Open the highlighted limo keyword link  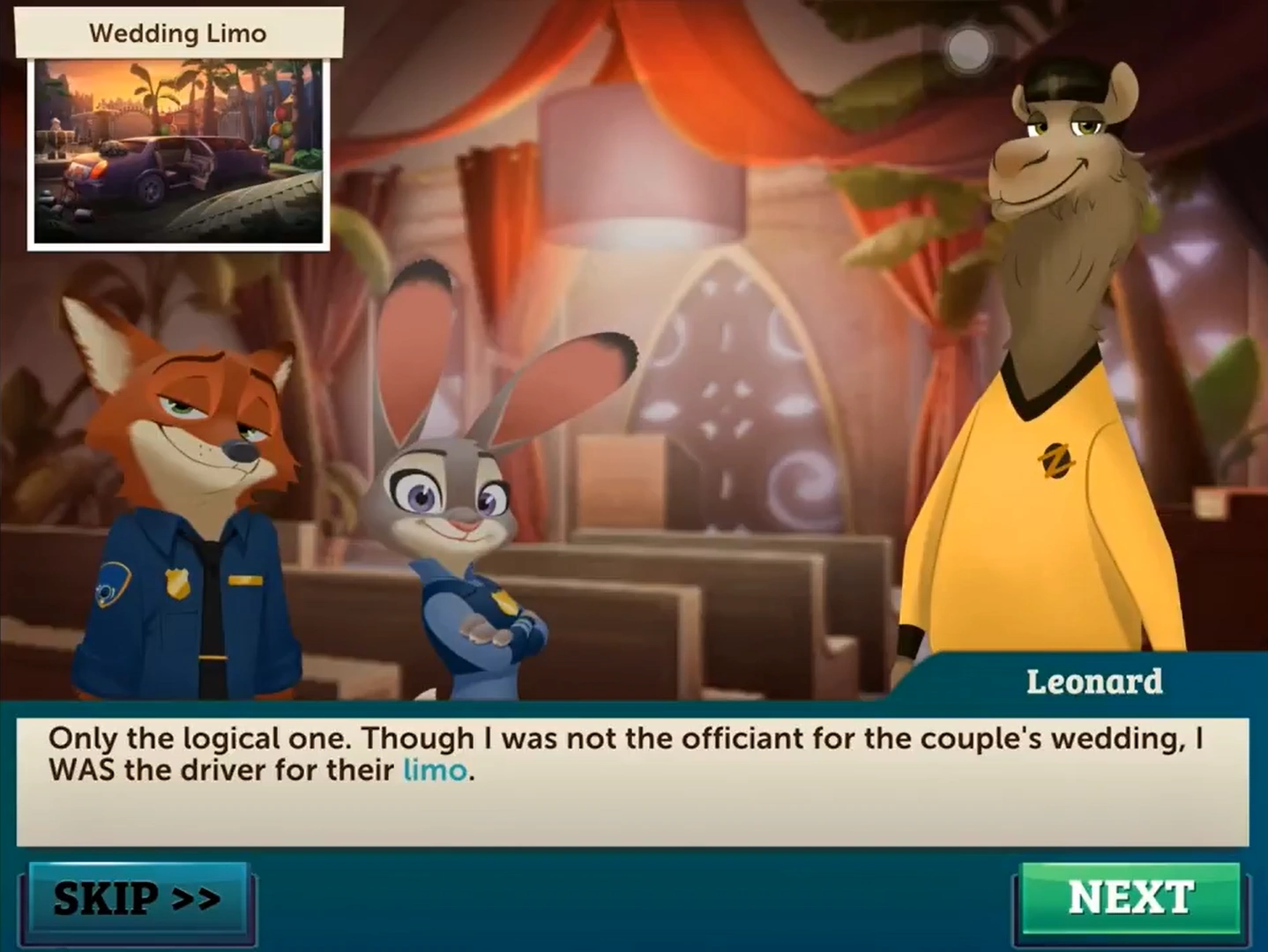pyautogui.click(x=436, y=770)
